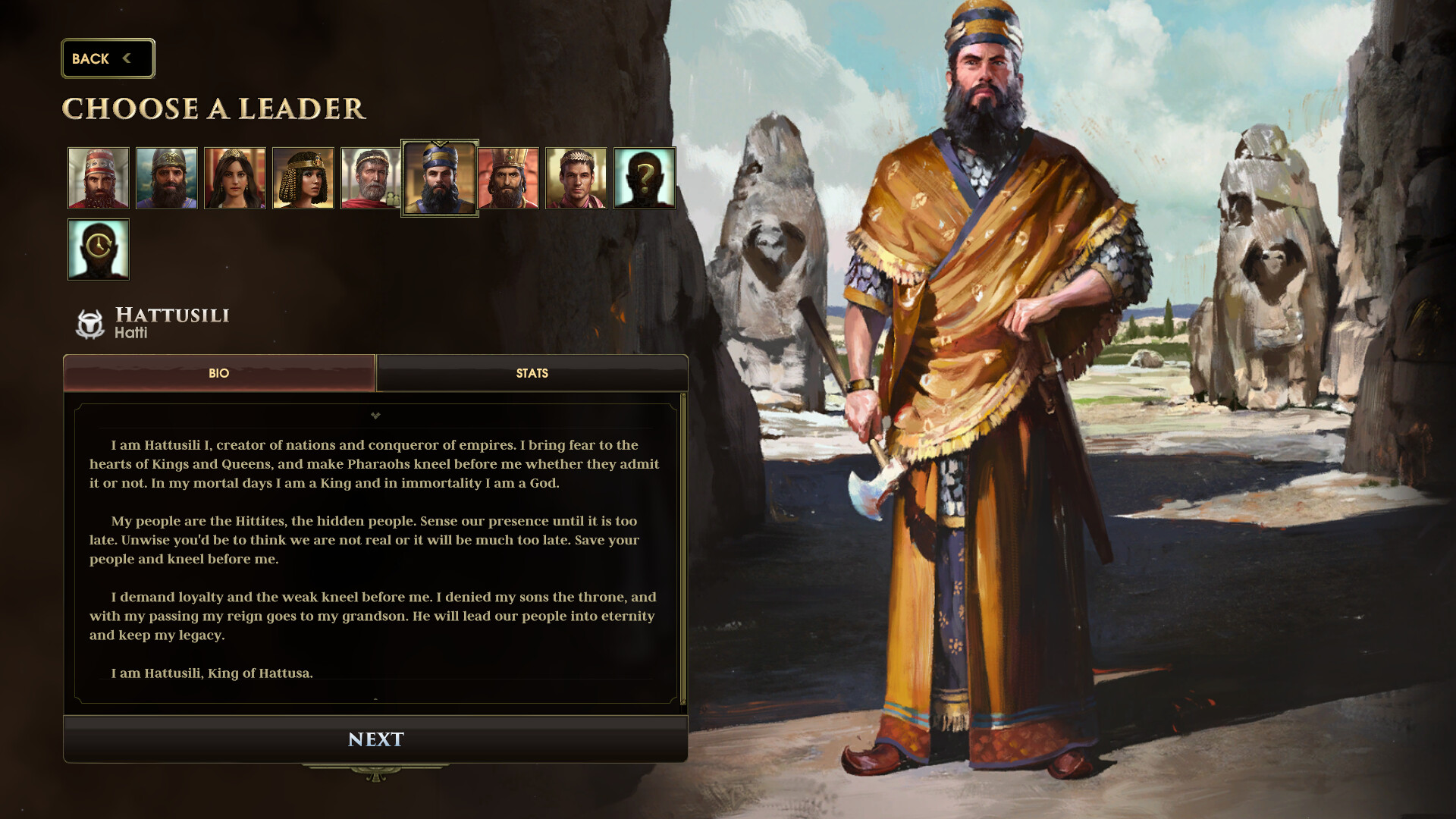
Task: Pick the long-haired queen with gold tiara
Action: pos(235,178)
